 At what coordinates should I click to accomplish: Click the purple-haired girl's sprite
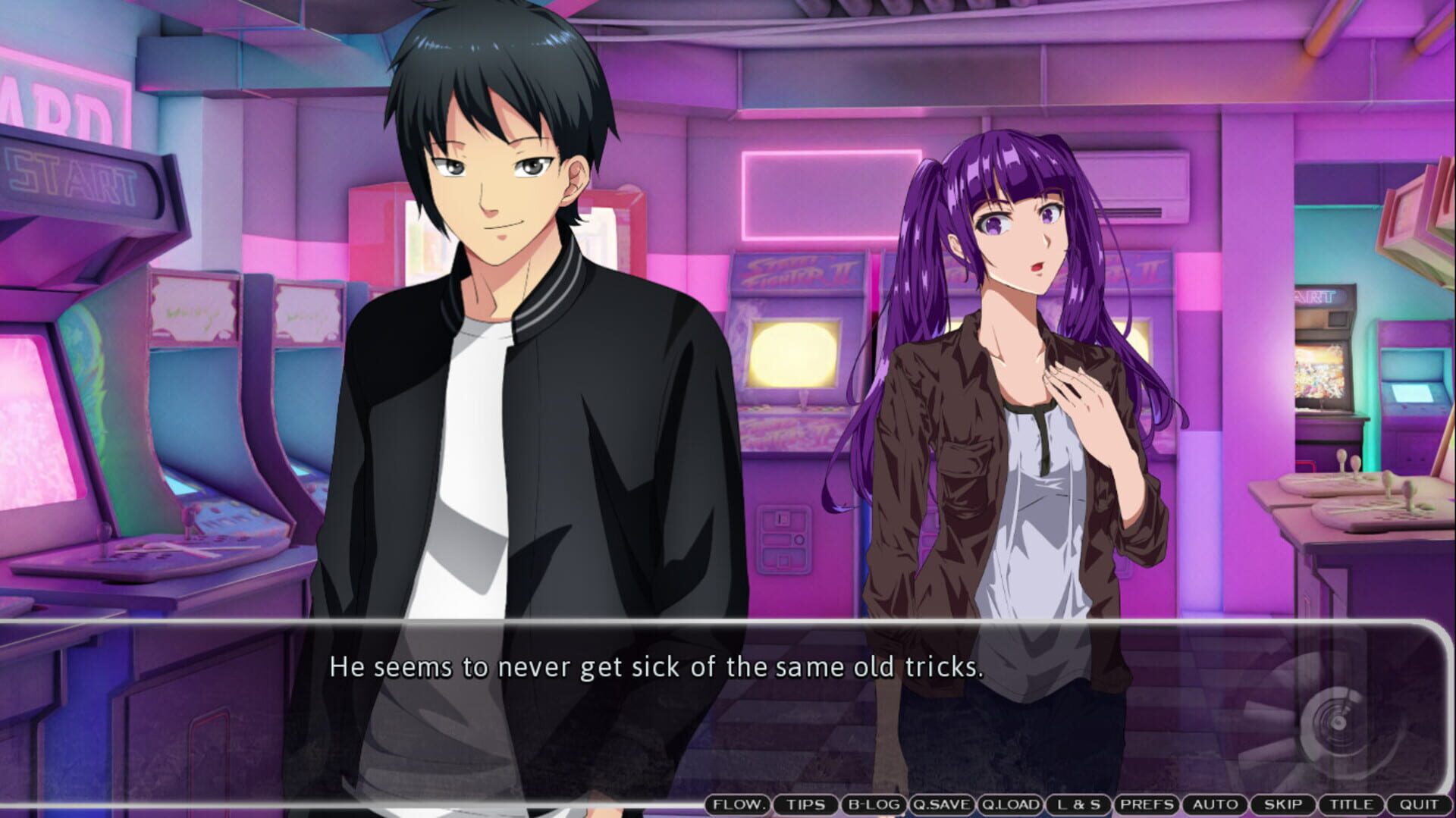click(1009, 341)
